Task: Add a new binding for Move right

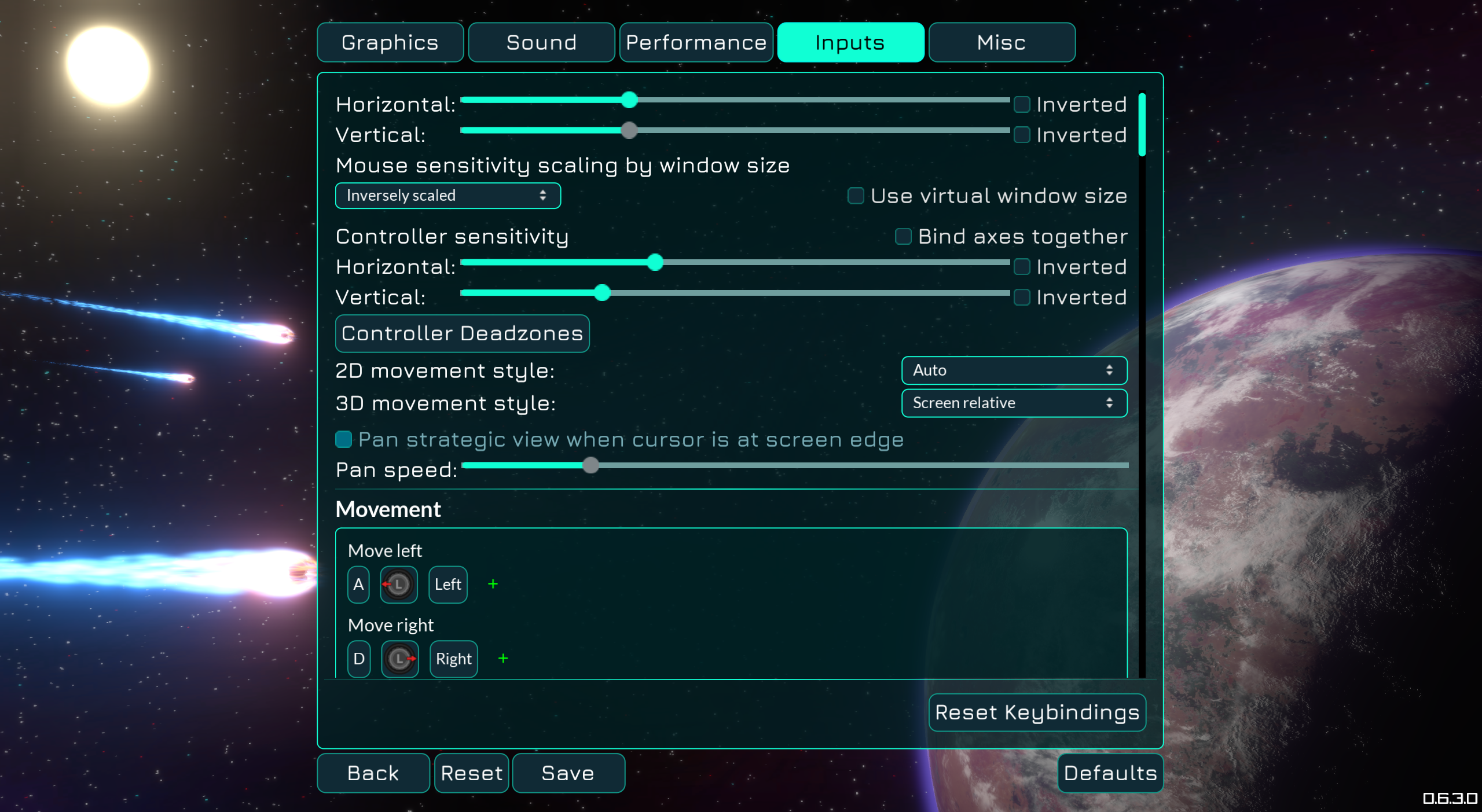Action: tap(502, 658)
